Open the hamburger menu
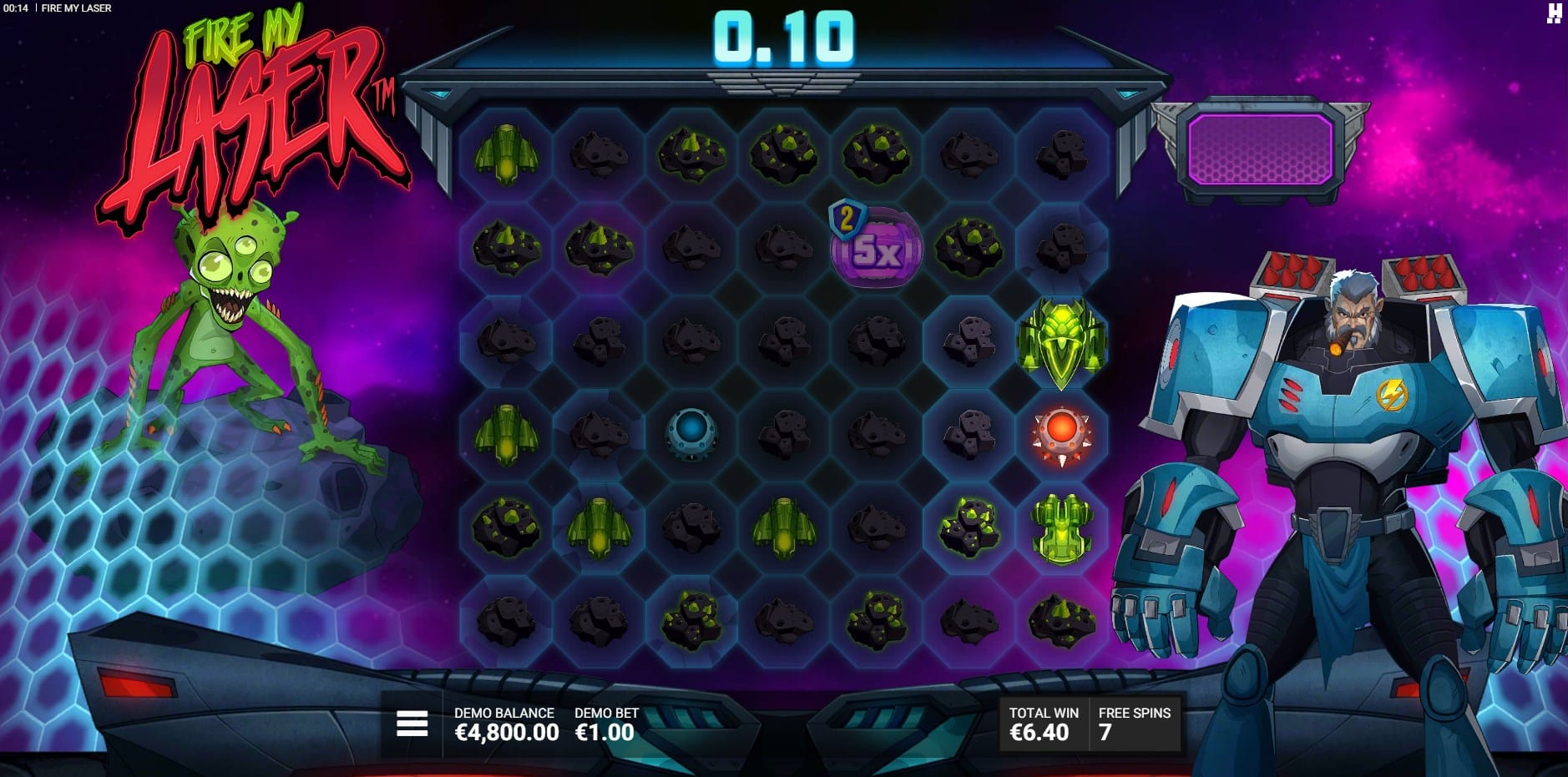Screen dimensions: 1568x777 click(x=412, y=724)
